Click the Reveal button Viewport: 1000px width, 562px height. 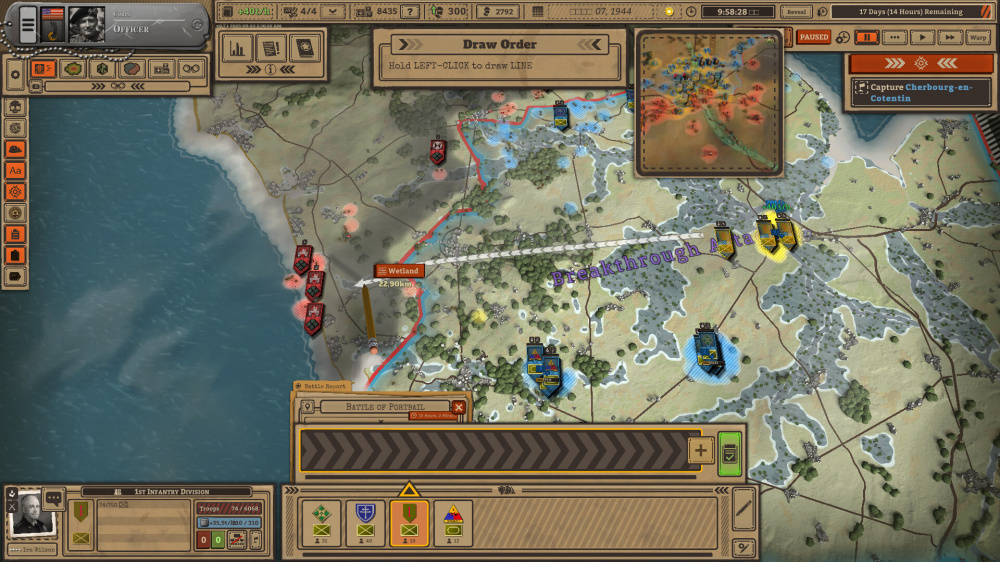[x=796, y=11]
